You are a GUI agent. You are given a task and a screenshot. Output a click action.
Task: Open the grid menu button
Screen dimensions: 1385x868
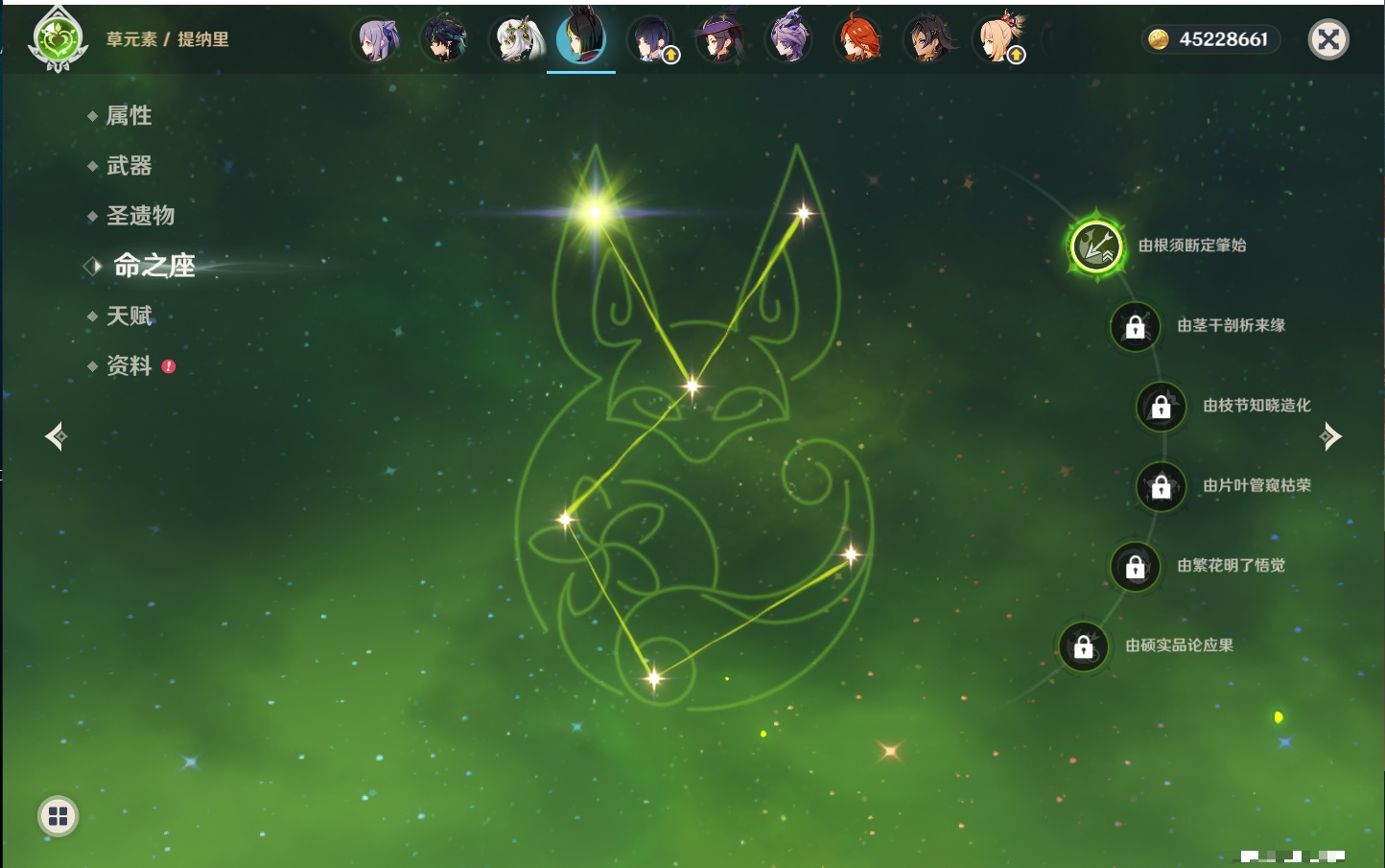58,816
